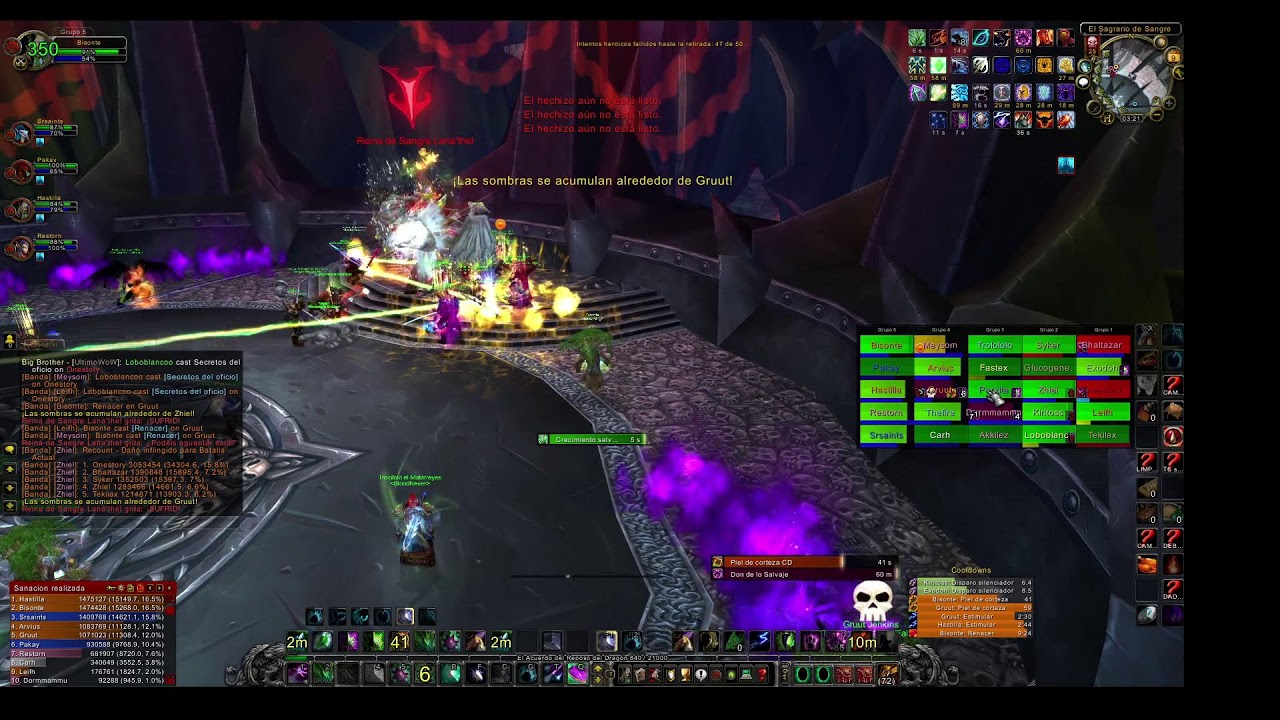1280x720 pixels.
Task: Click the action slot showing 41 cooldown
Action: click(400, 642)
